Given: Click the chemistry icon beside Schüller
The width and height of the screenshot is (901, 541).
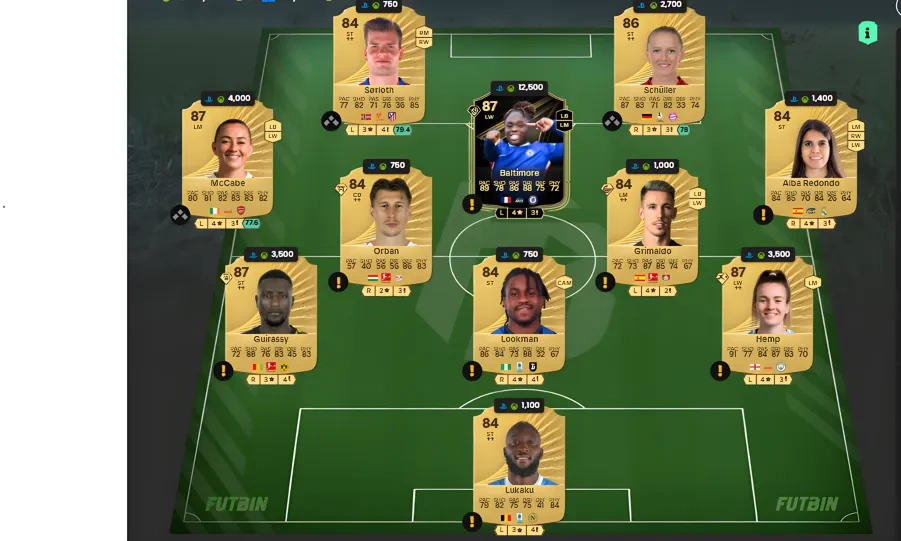Looking at the screenshot, I should click(612, 121).
